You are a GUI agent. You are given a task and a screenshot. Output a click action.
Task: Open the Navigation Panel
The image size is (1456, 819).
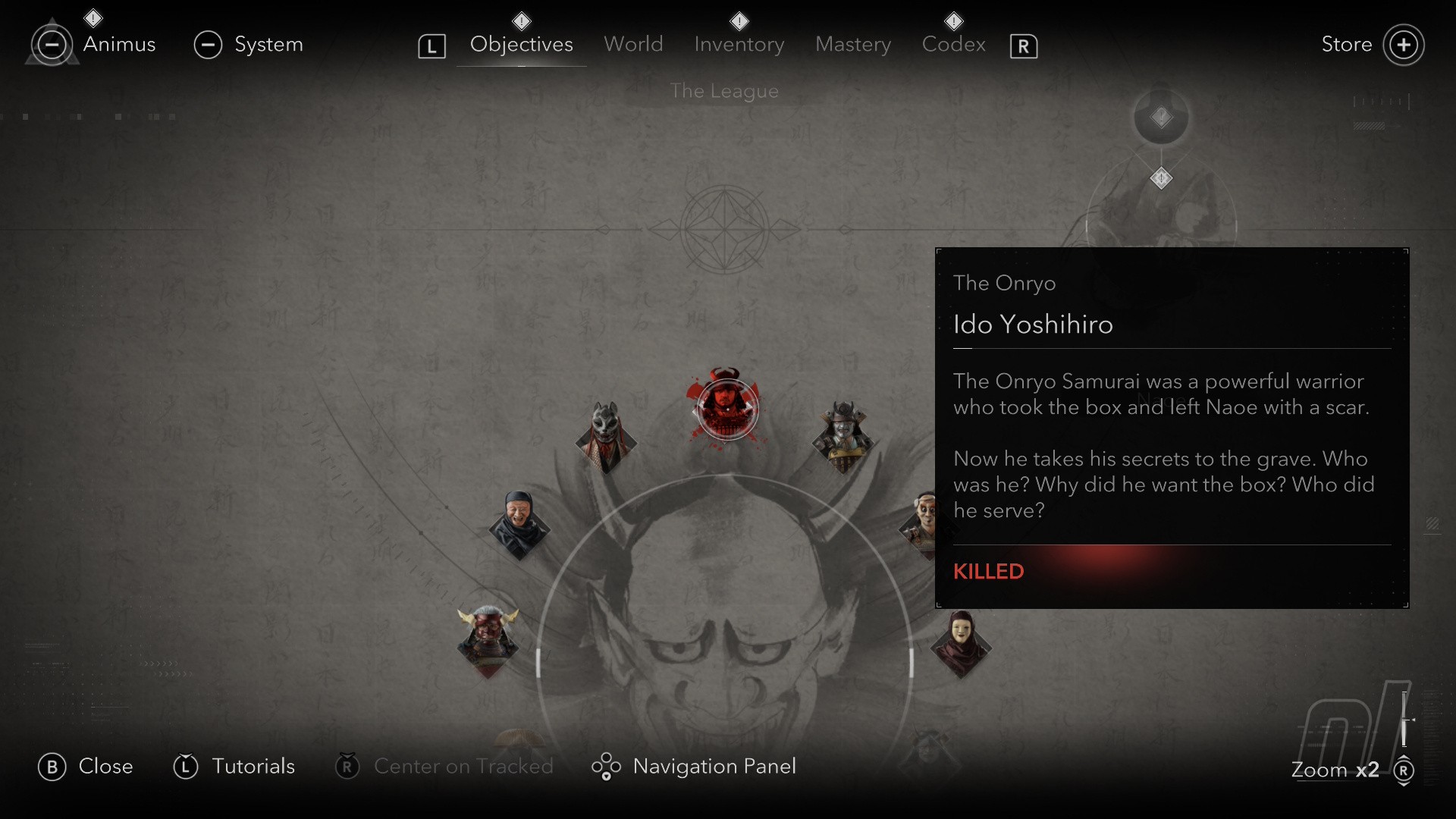coord(714,767)
